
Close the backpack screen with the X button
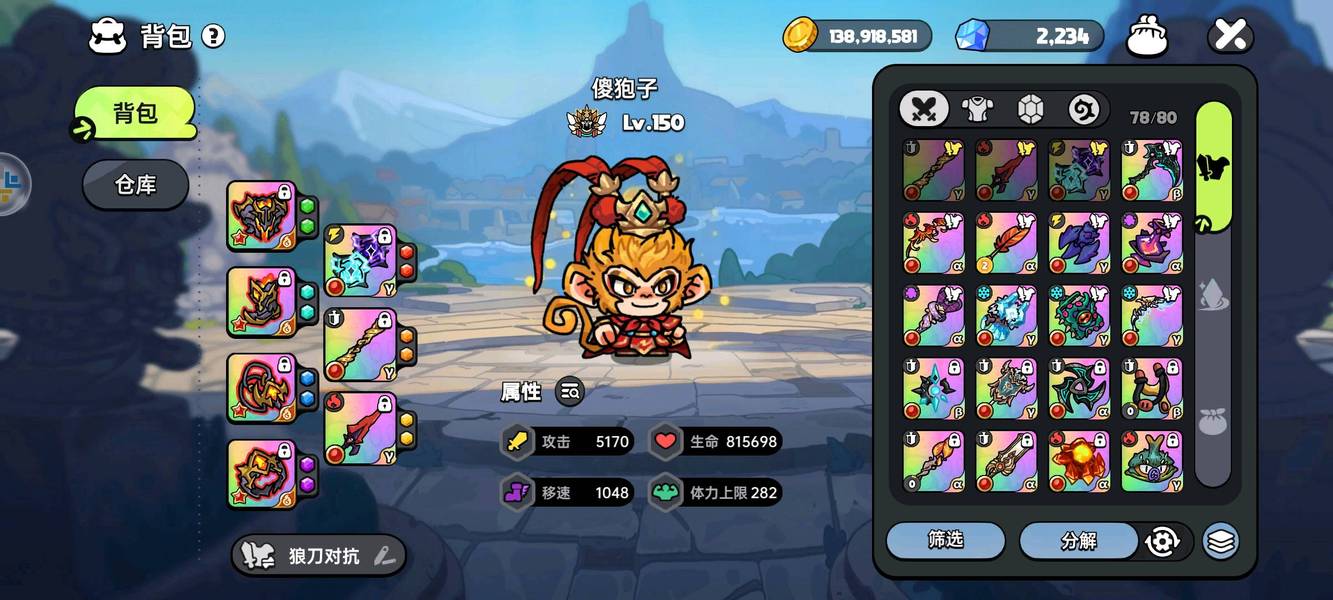point(1230,37)
